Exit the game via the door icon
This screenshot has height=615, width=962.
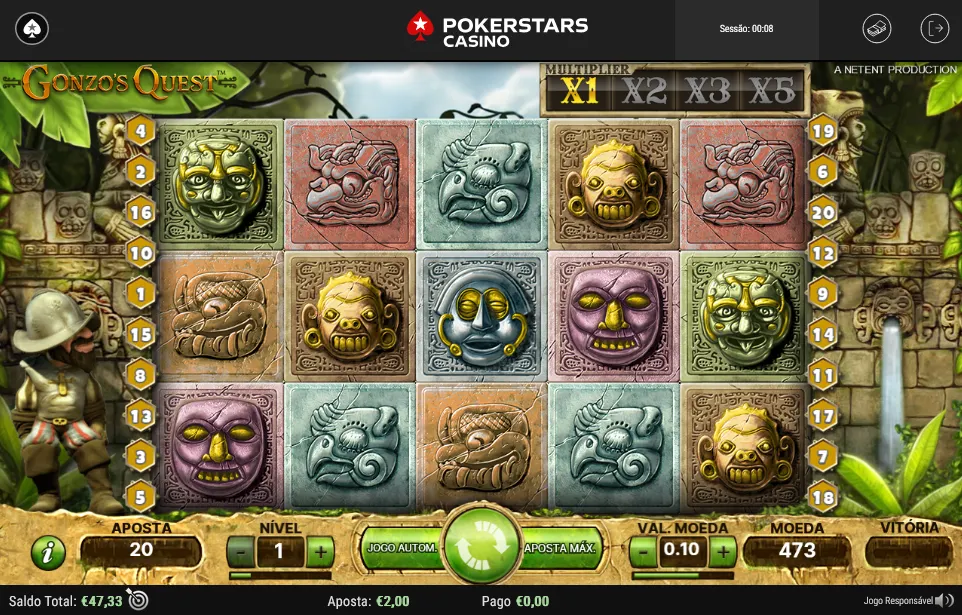click(x=935, y=28)
